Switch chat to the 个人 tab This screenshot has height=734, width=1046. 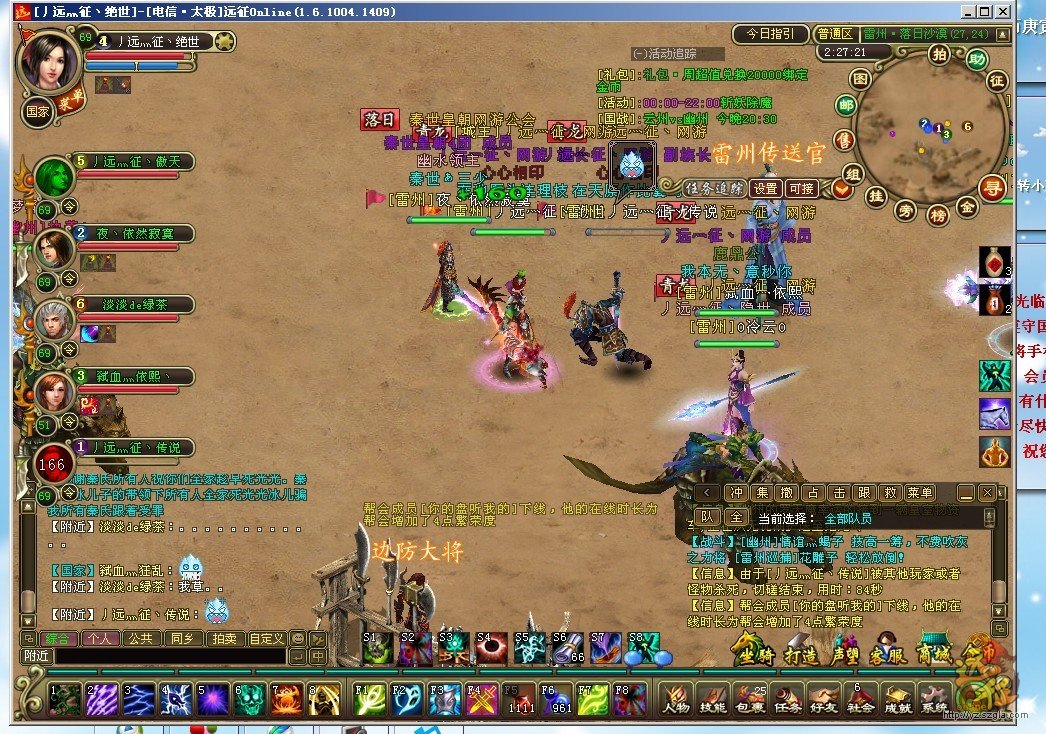click(99, 638)
